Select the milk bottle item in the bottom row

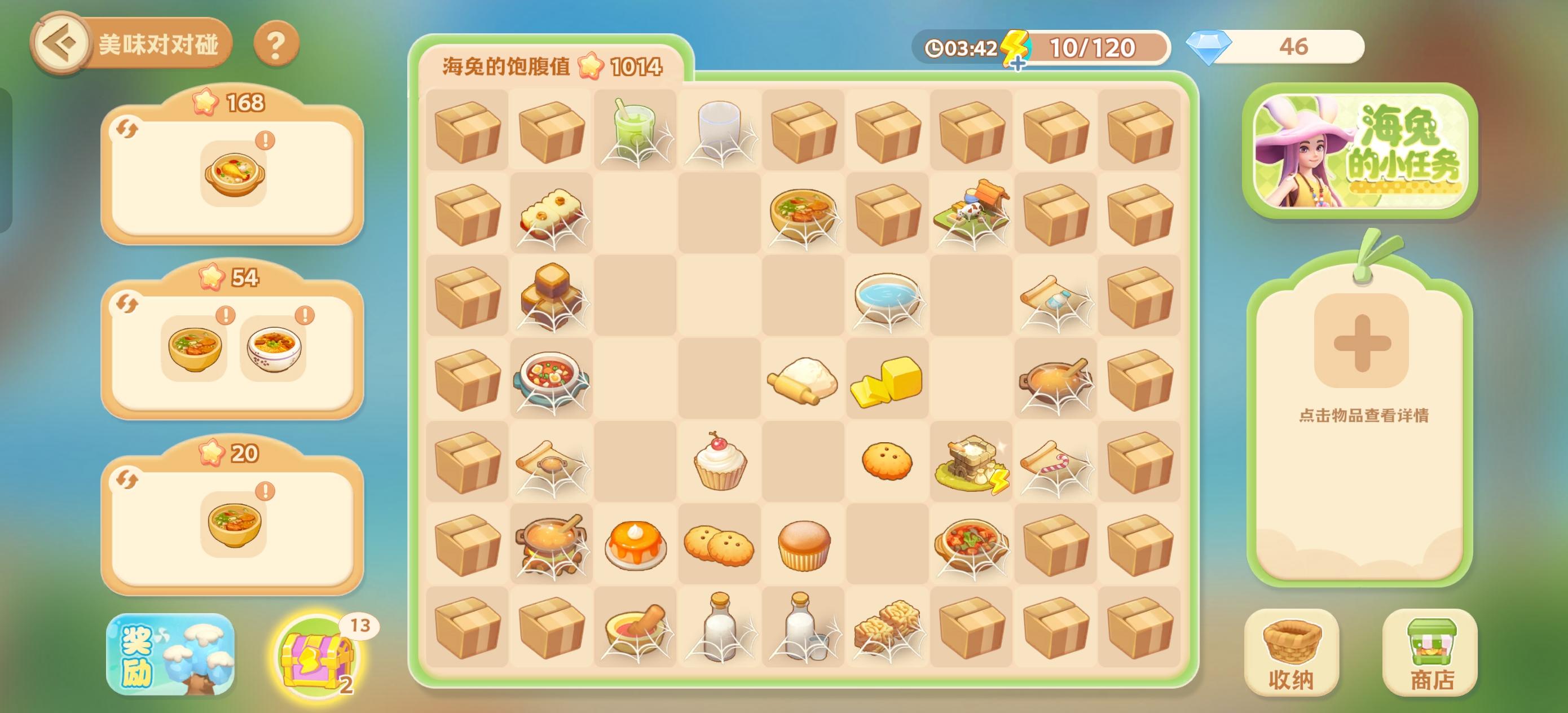point(719,627)
